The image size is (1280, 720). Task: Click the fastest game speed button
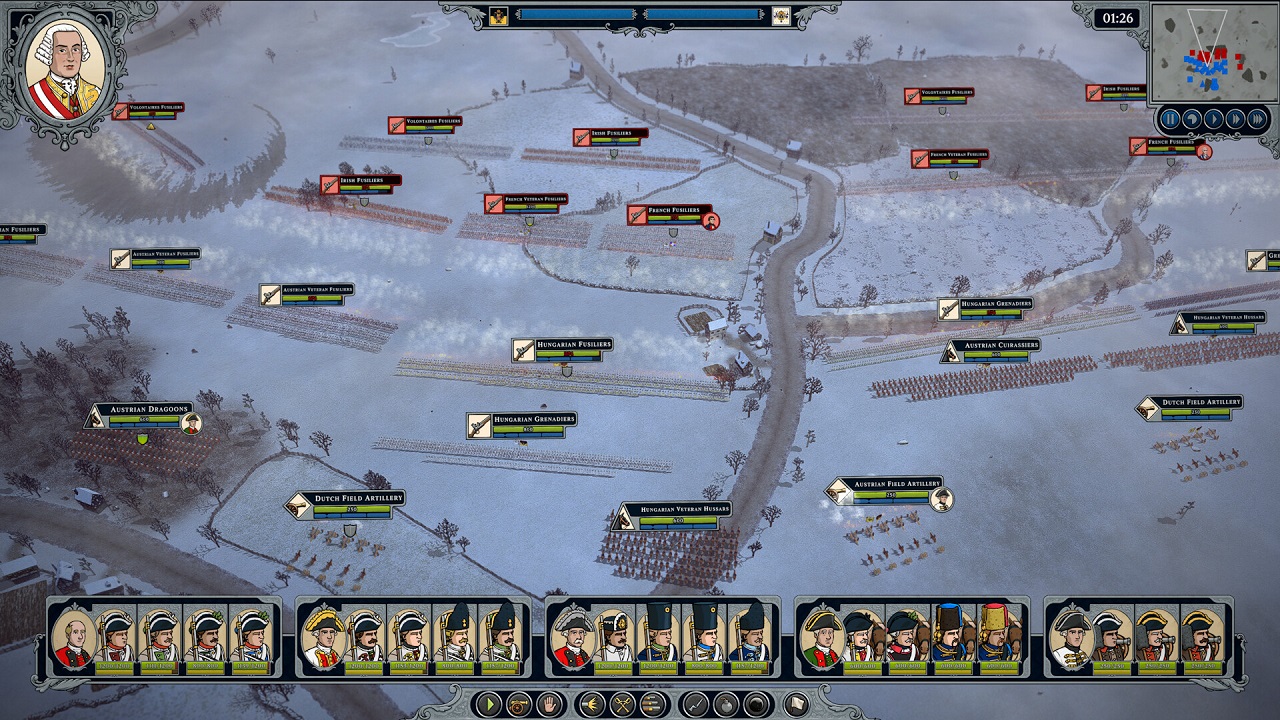[x=1255, y=118]
